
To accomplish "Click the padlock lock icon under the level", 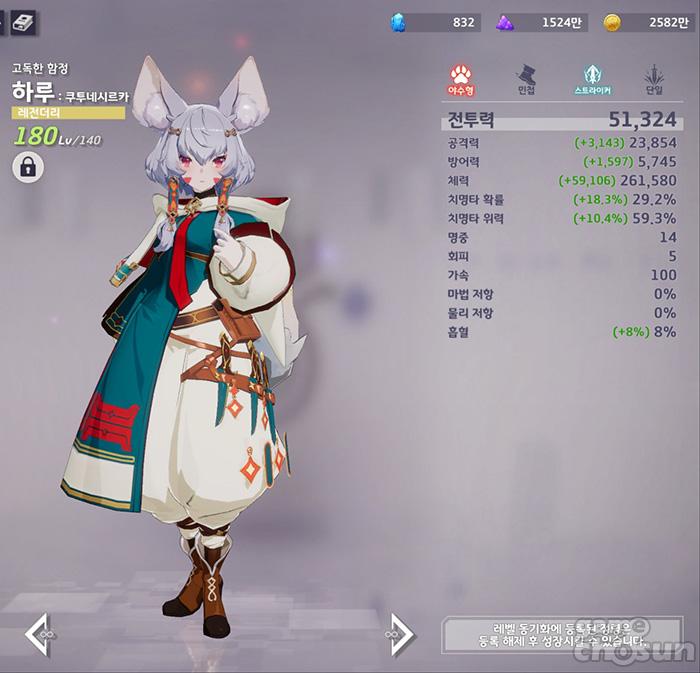I will (27, 167).
